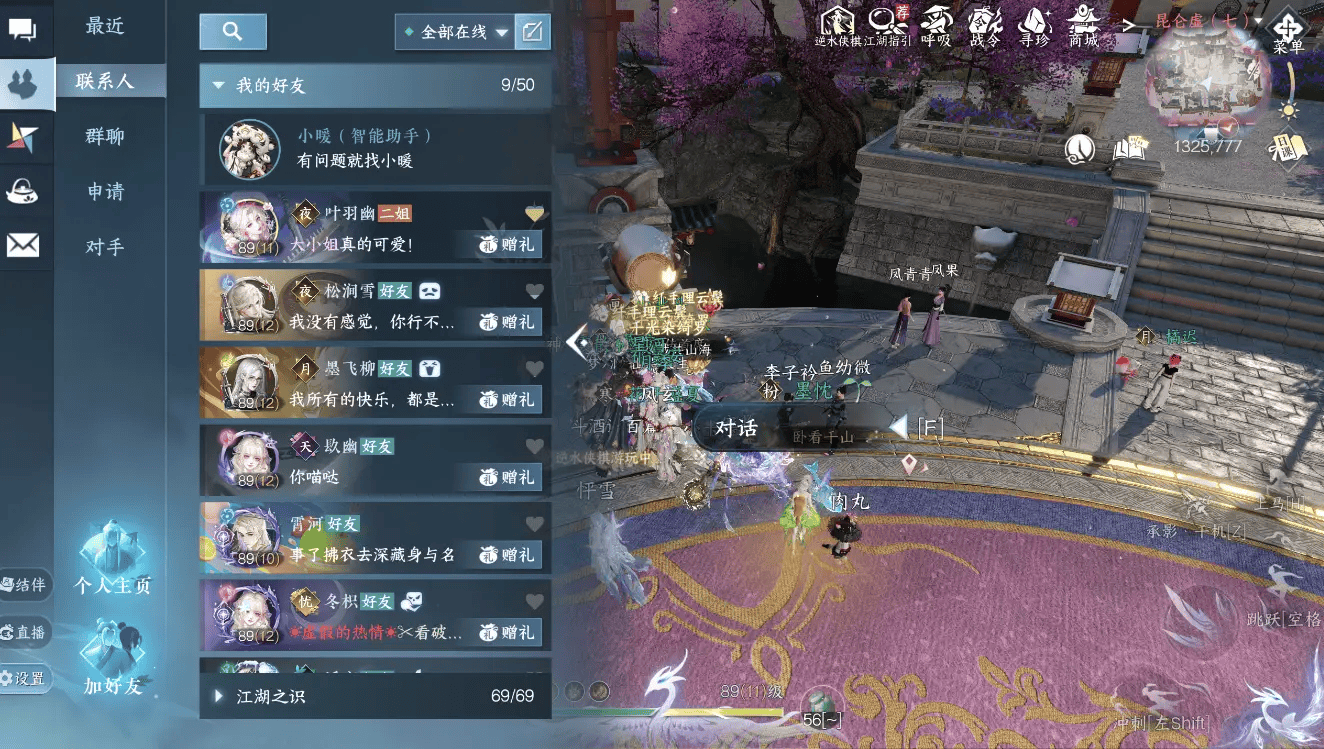
Task: Open the 设置 settings button
Action: pyautogui.click(x=24, y=679)
